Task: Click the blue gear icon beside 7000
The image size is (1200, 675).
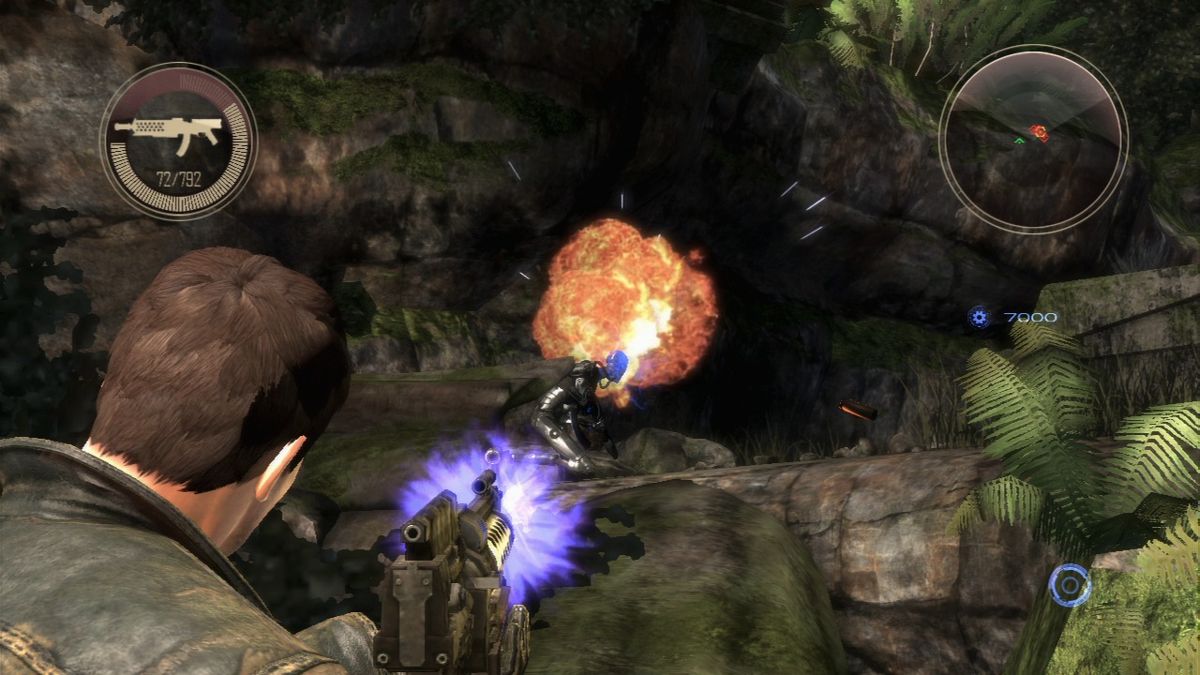Action: pyautogui.click(x=978, y=318)
